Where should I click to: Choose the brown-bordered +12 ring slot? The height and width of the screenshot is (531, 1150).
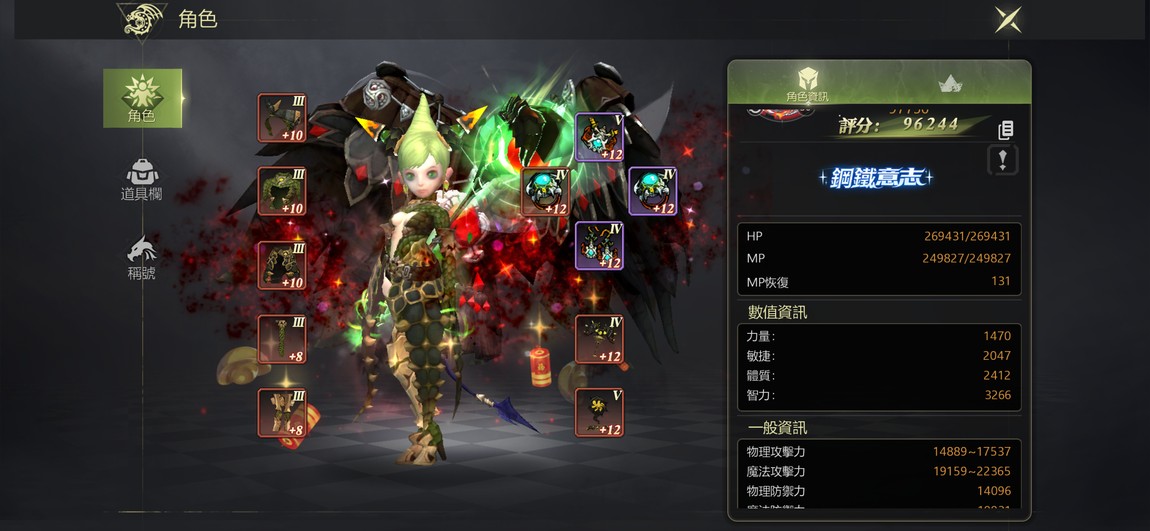tap(546, 191)
